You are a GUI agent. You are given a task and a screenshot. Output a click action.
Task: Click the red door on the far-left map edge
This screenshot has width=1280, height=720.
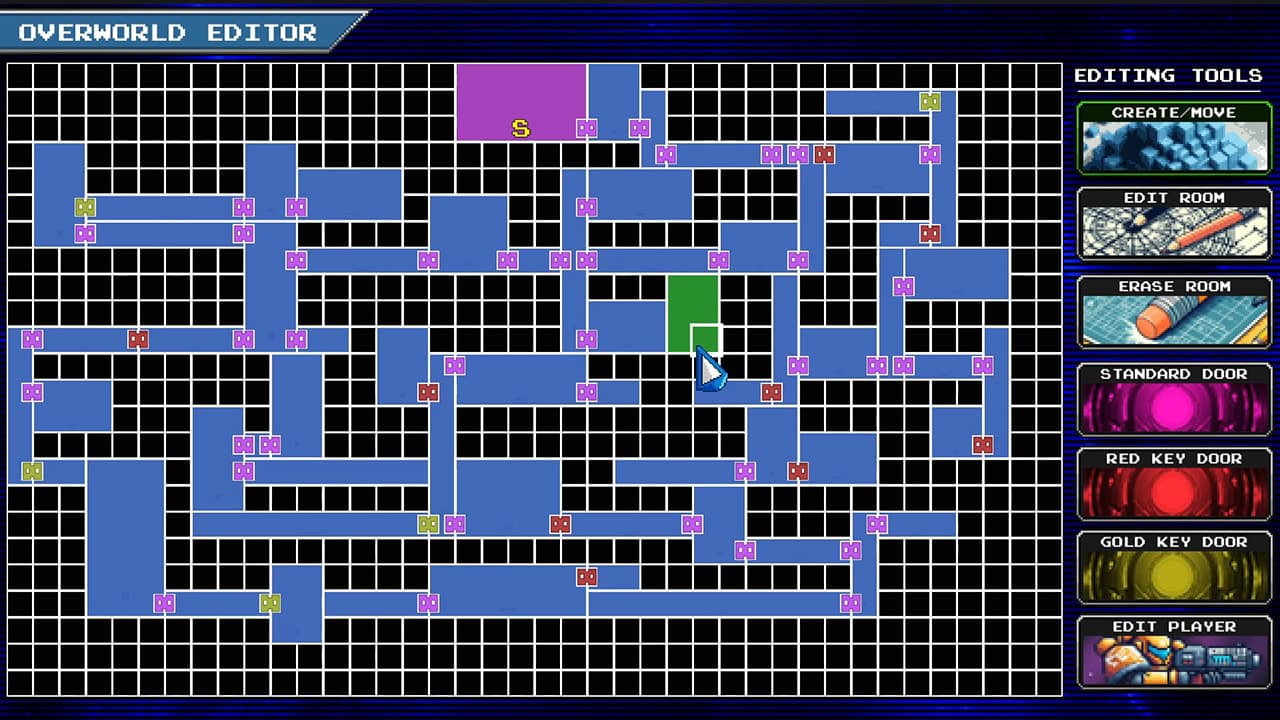point(138,339)
